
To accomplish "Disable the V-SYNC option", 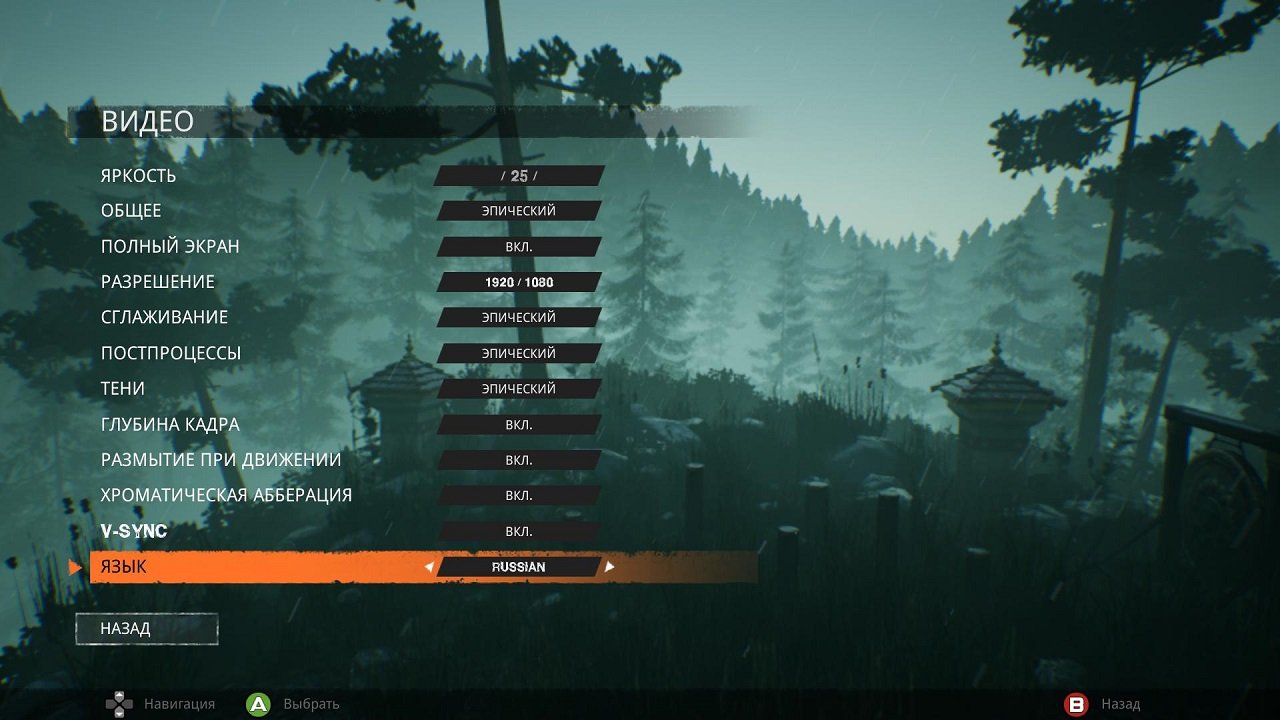I will 517,531.
